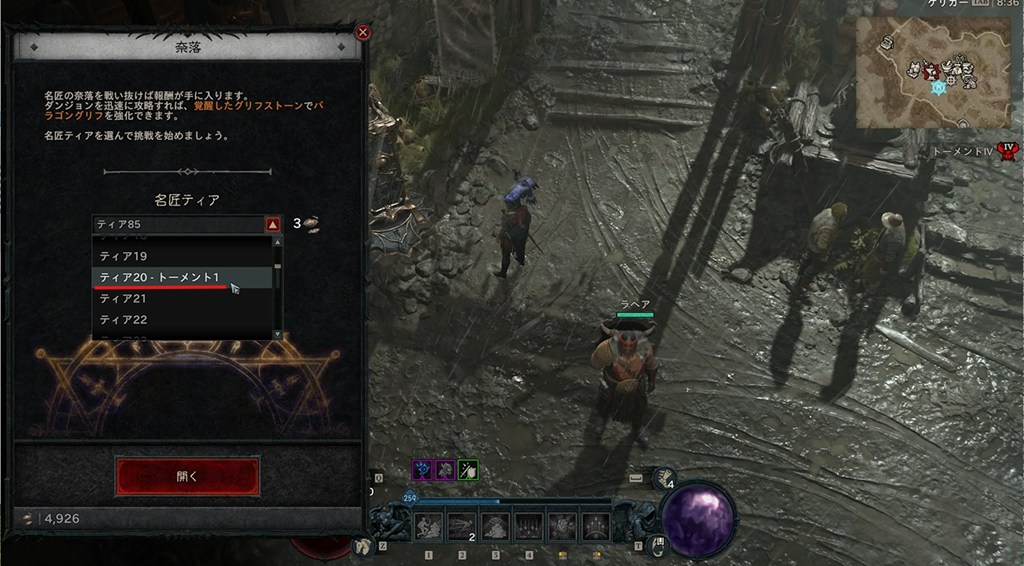
Task: Activate the last hotbar skill with upward arrows
Action: tap(596, 526)
